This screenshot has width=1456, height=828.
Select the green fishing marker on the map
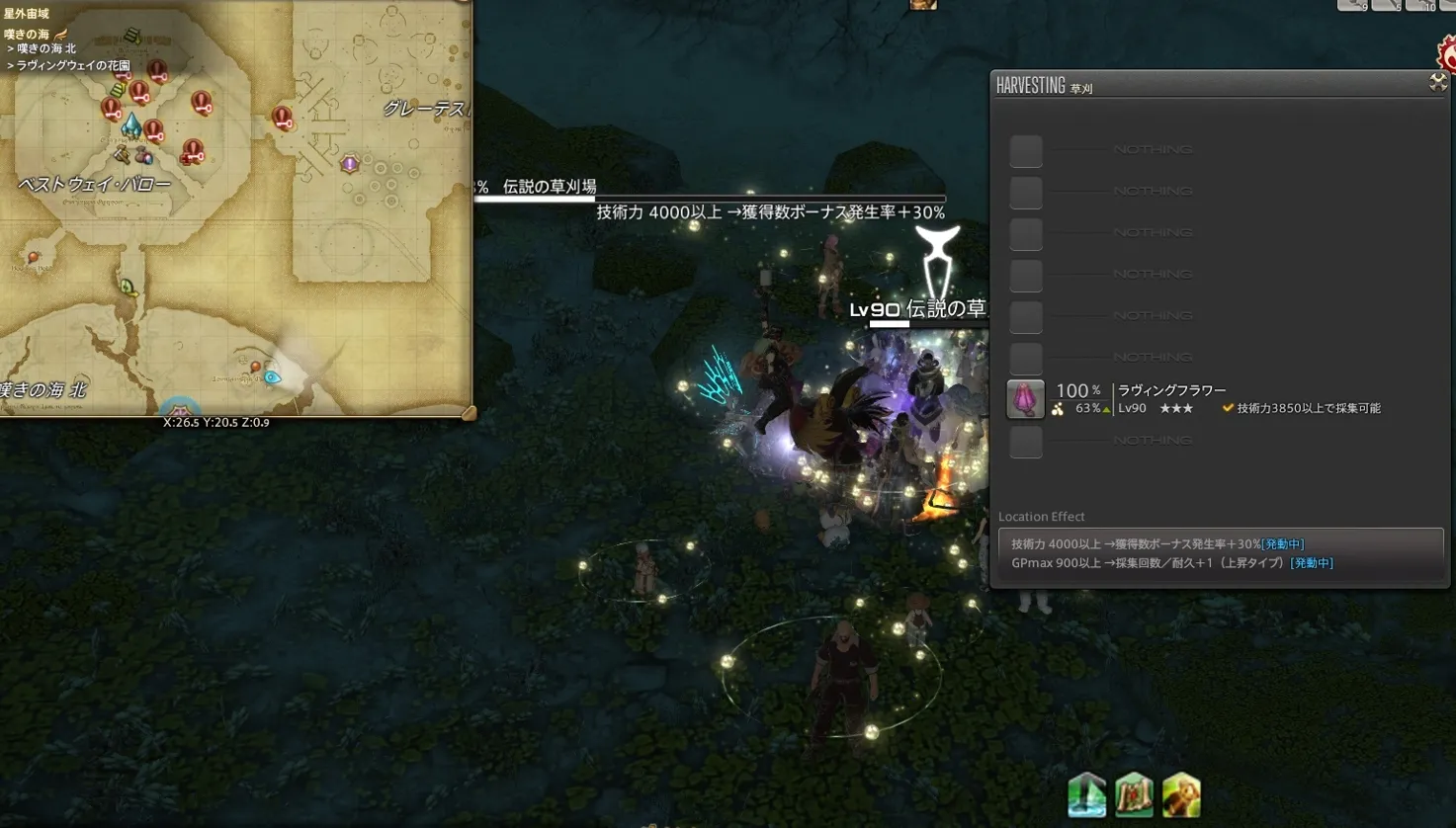pos(128,288)
